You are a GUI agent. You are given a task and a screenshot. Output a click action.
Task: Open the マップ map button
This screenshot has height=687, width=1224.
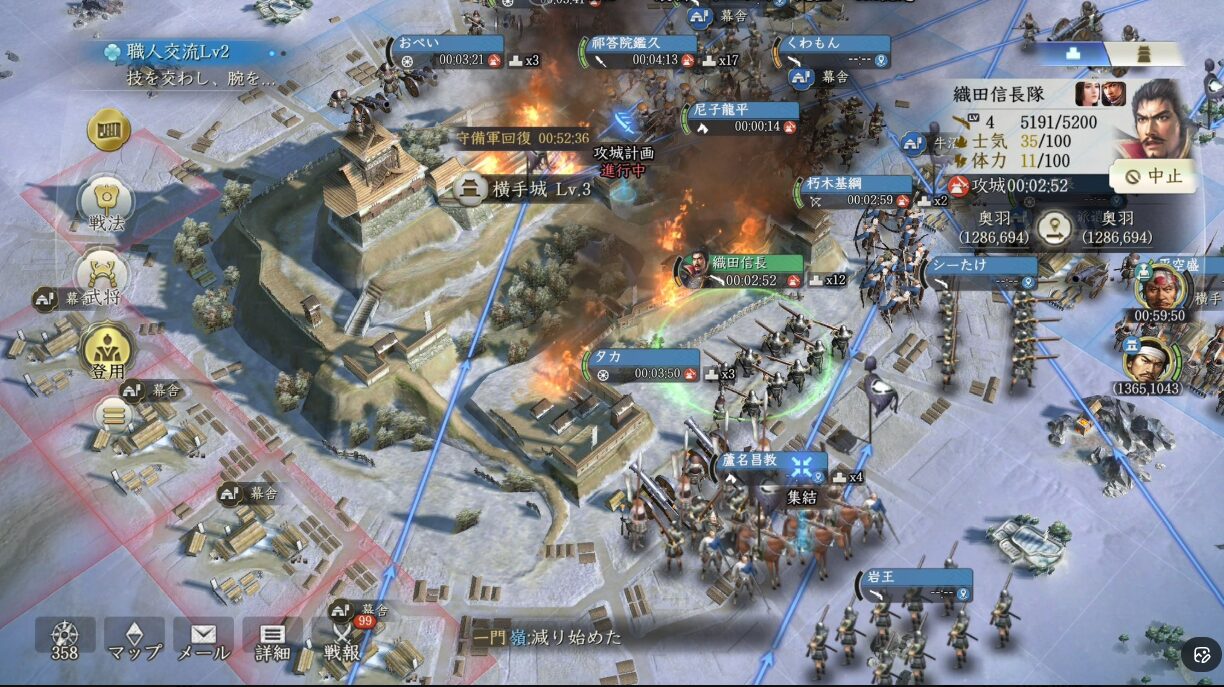[134, 640]
